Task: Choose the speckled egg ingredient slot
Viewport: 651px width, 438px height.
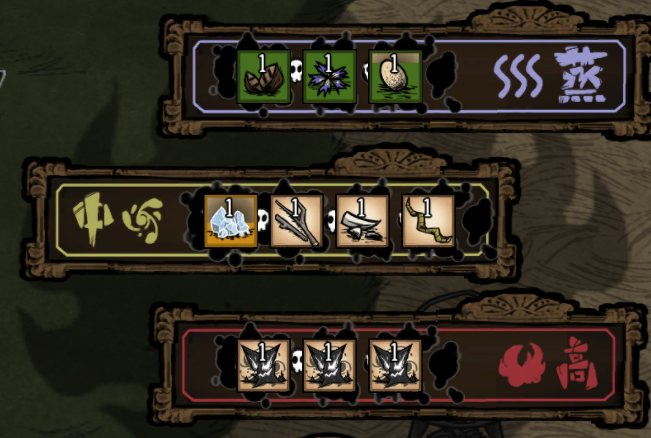Action: [394, 77]
